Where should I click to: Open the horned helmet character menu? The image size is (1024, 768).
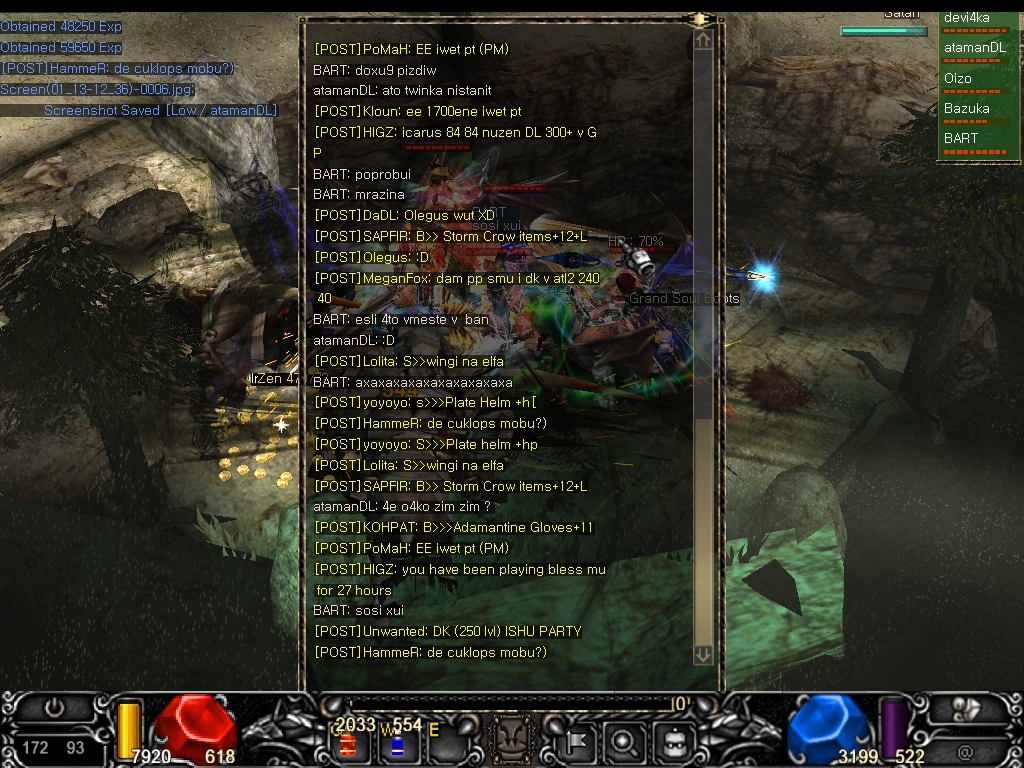click(514, 741)
